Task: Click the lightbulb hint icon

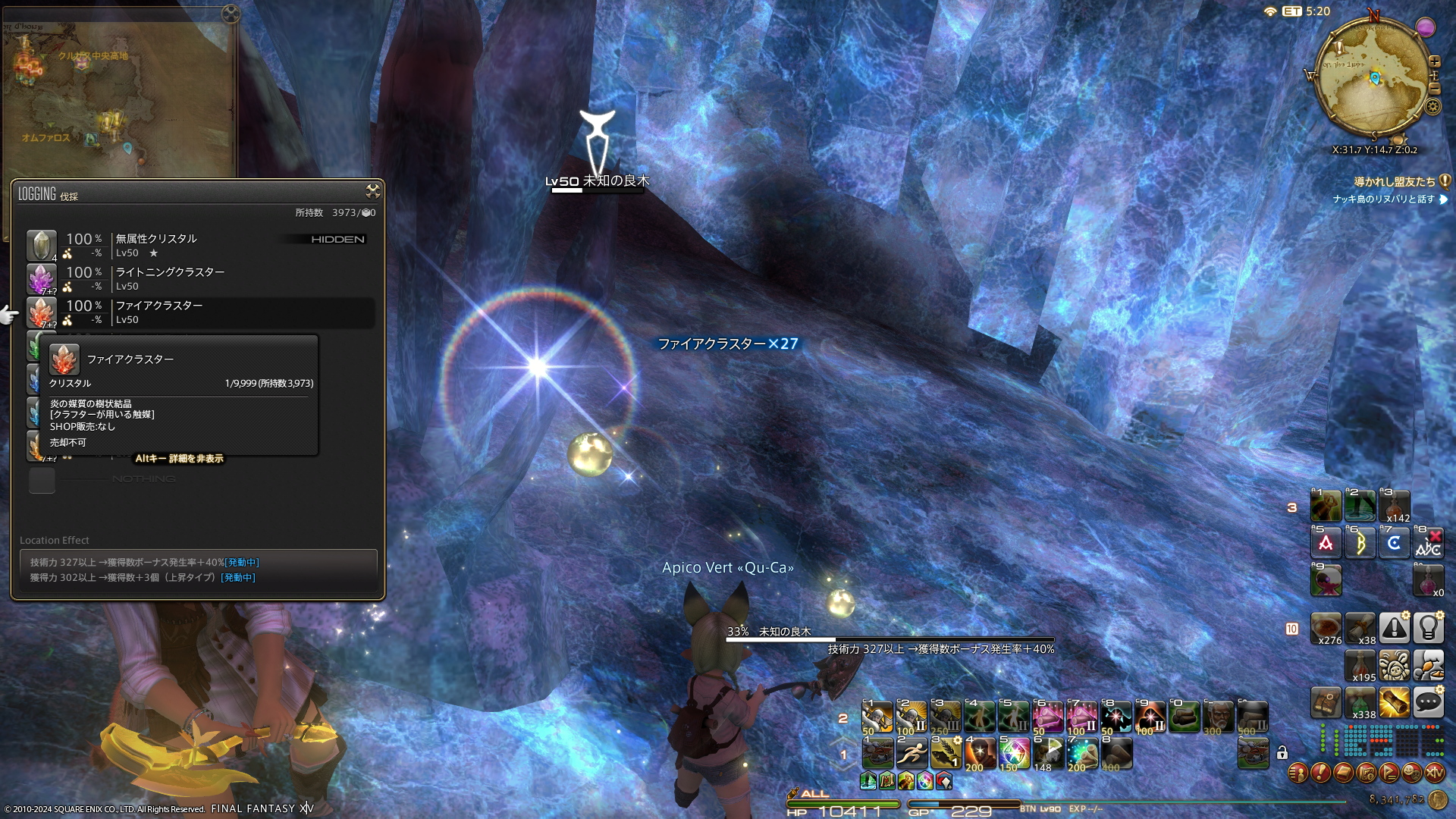Action: pyautogui.click(x=1428, y=628)
